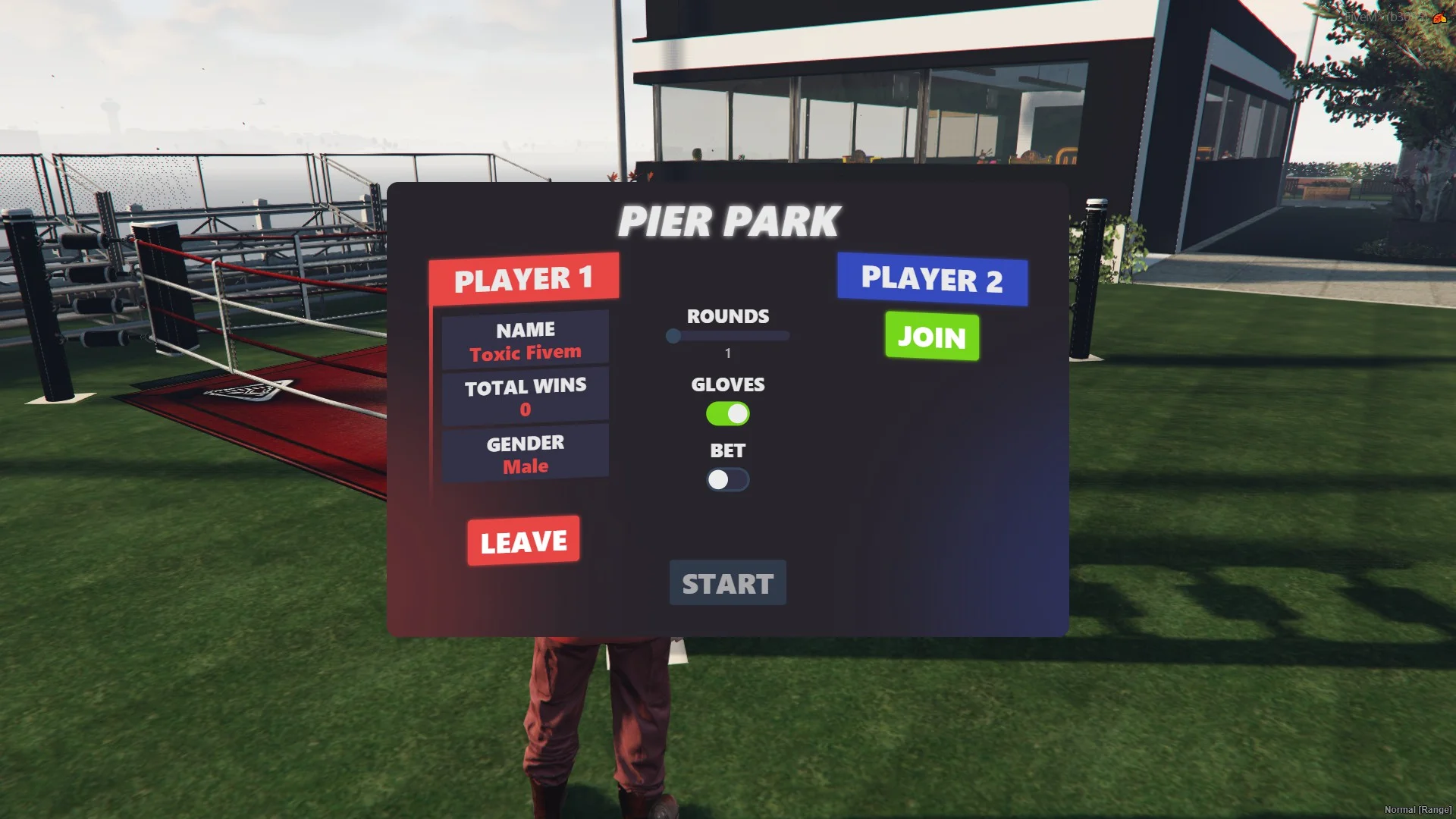
Task: Enable the Bet toggle
Action: (x=727, y=480)
